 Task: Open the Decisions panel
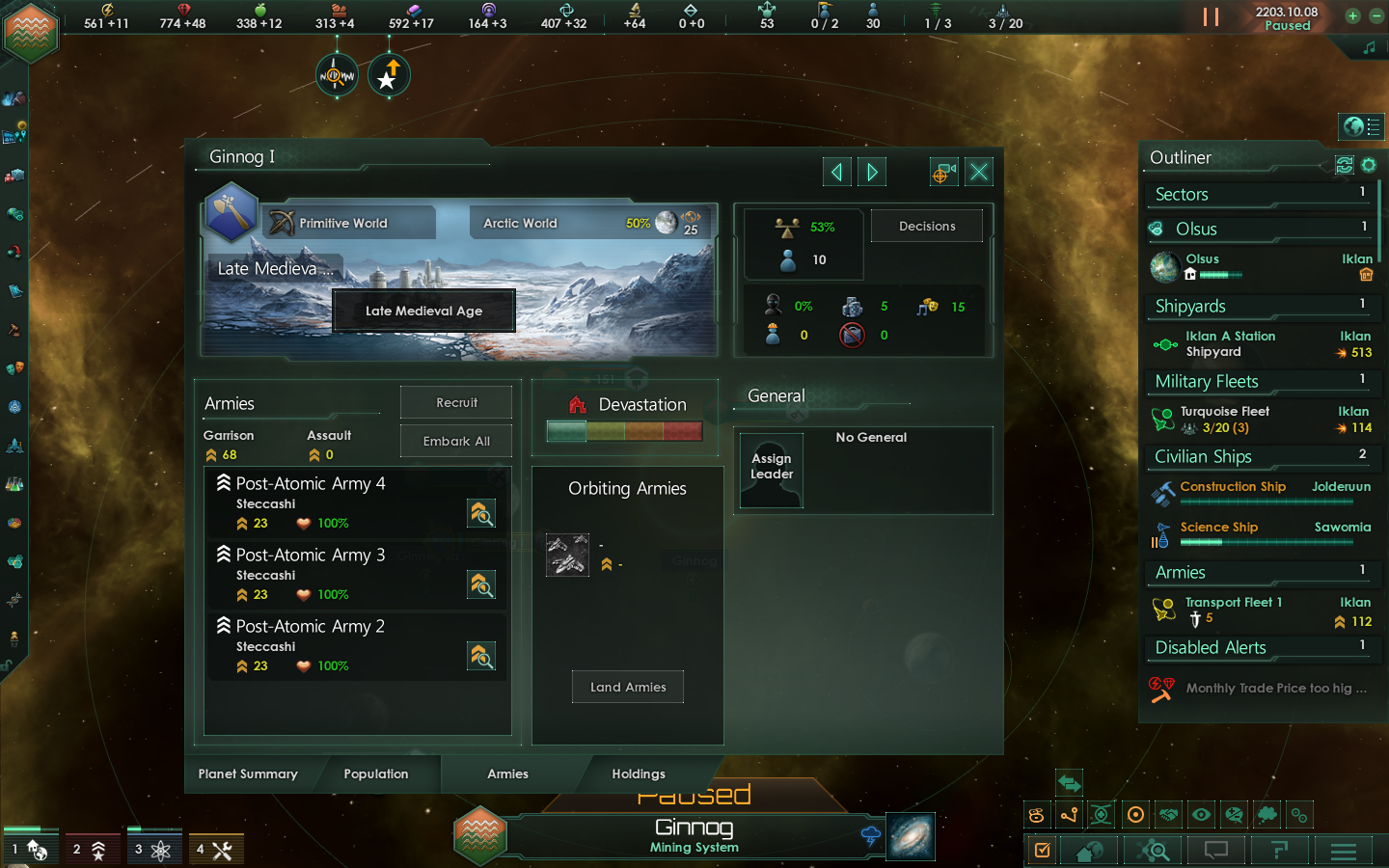pyautogui.click(x=926, y=226)
